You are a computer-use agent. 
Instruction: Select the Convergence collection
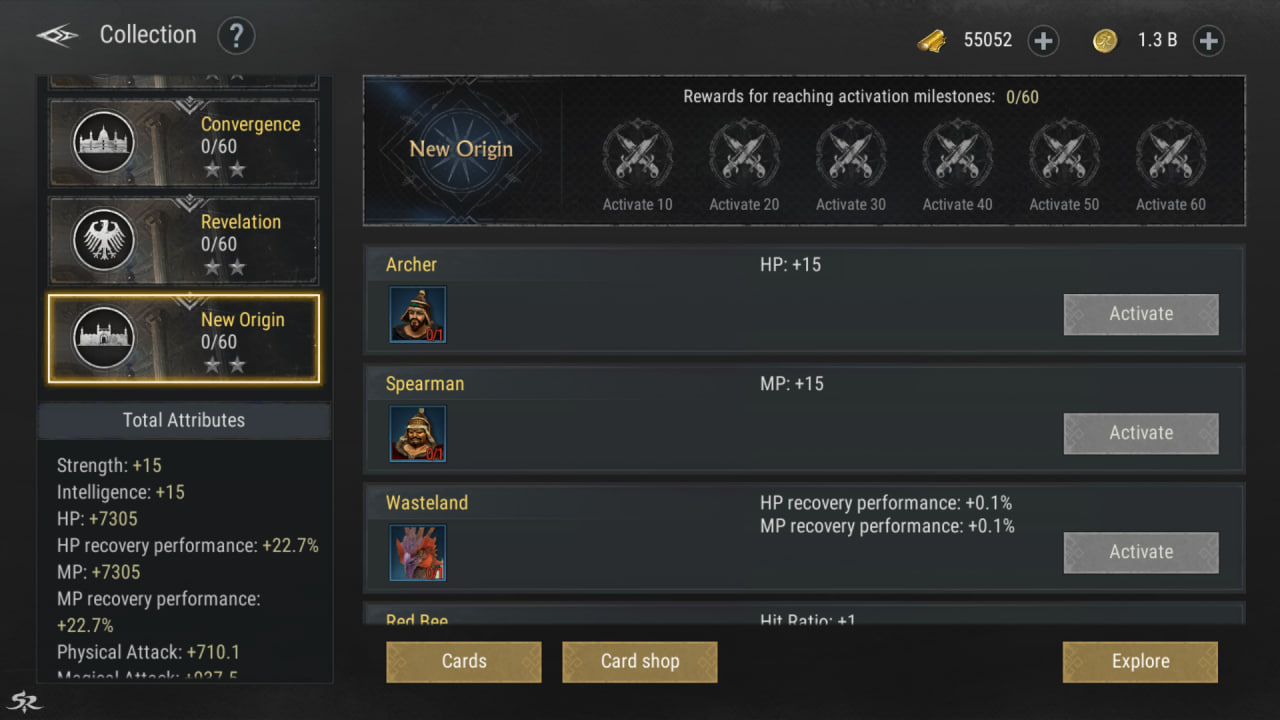[184, 143]
